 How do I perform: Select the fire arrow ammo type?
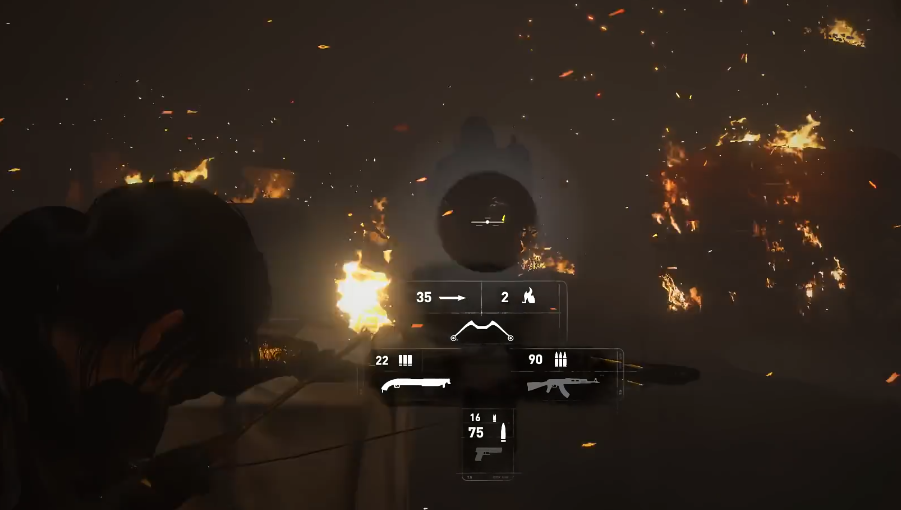(522, 297)
